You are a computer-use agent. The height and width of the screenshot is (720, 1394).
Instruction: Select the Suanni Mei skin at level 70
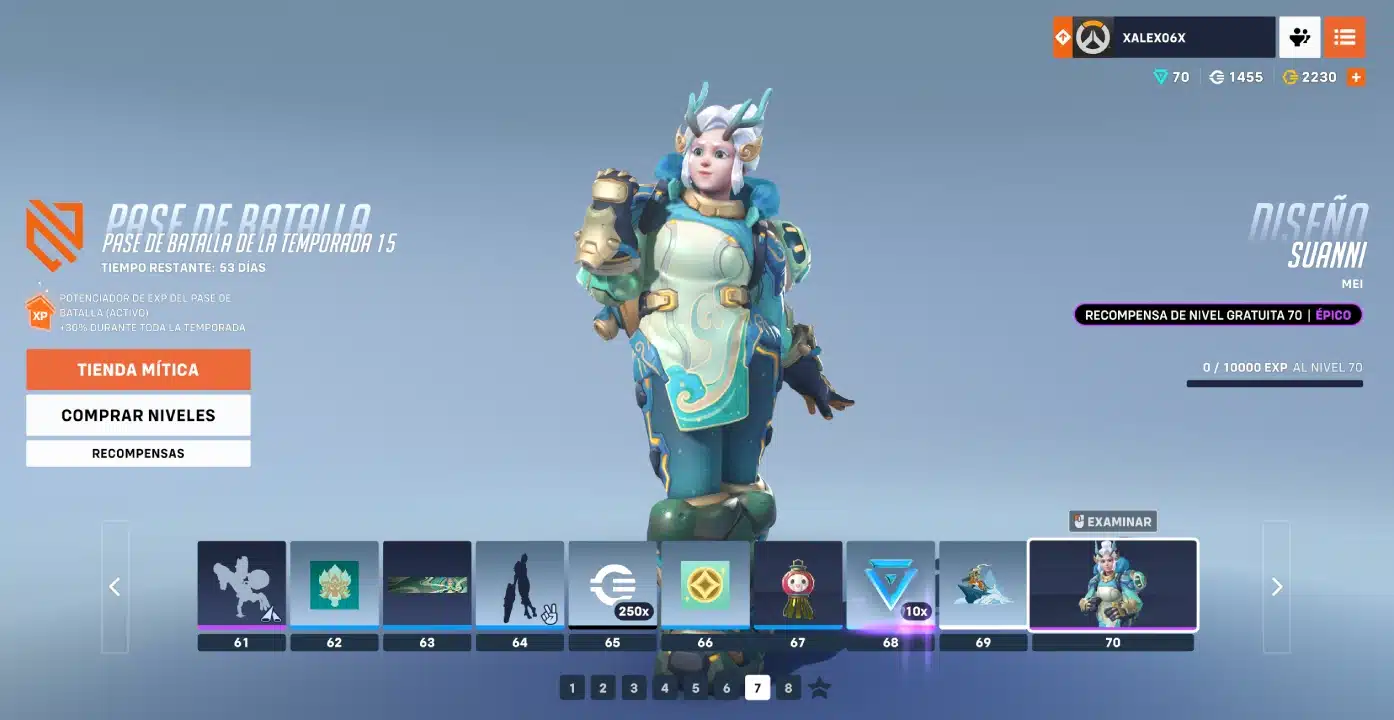[x=1113, y=585]
